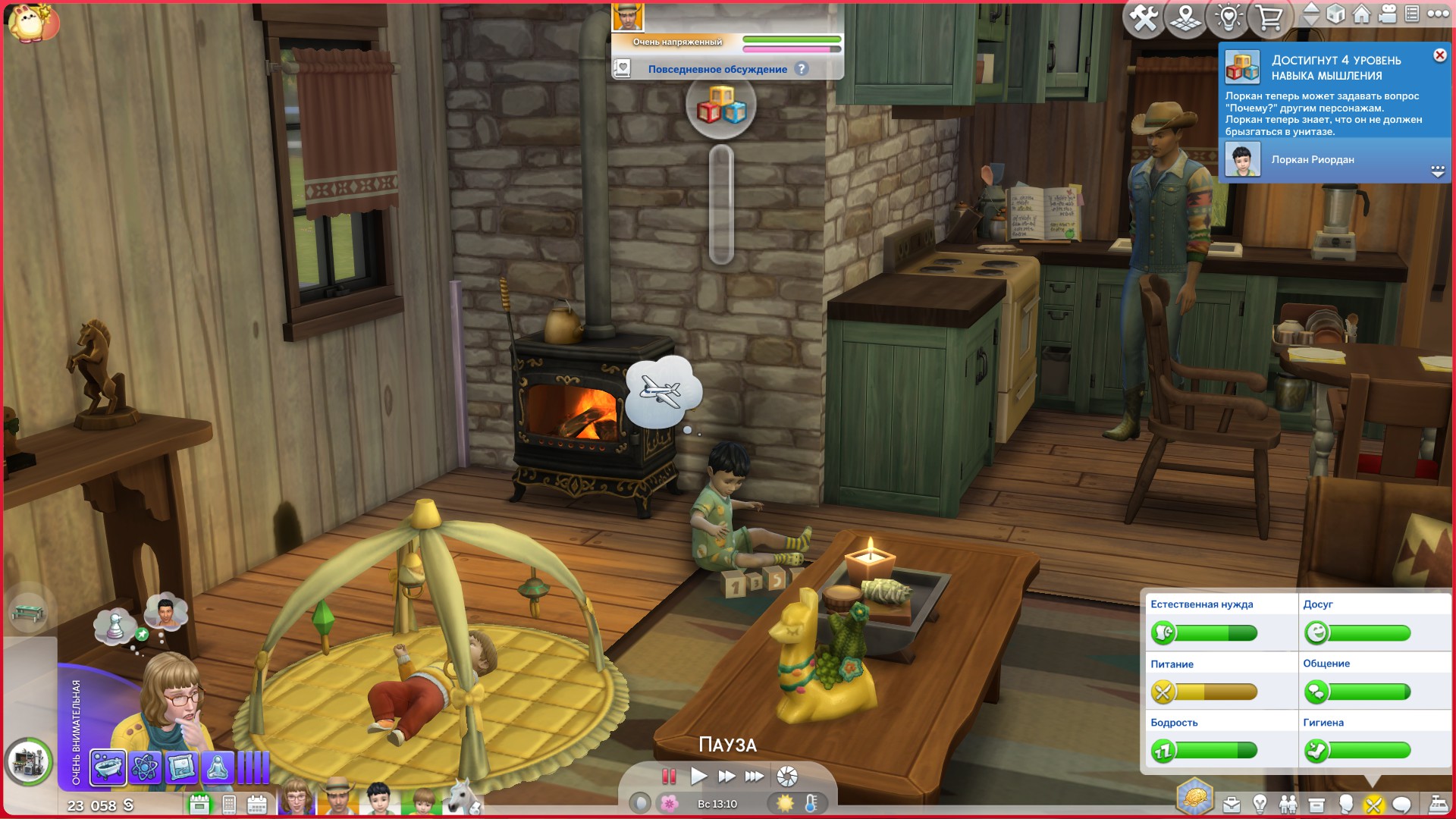Click the red pause button
This screenshot has height=819, width=1456.
pos(669,776)
